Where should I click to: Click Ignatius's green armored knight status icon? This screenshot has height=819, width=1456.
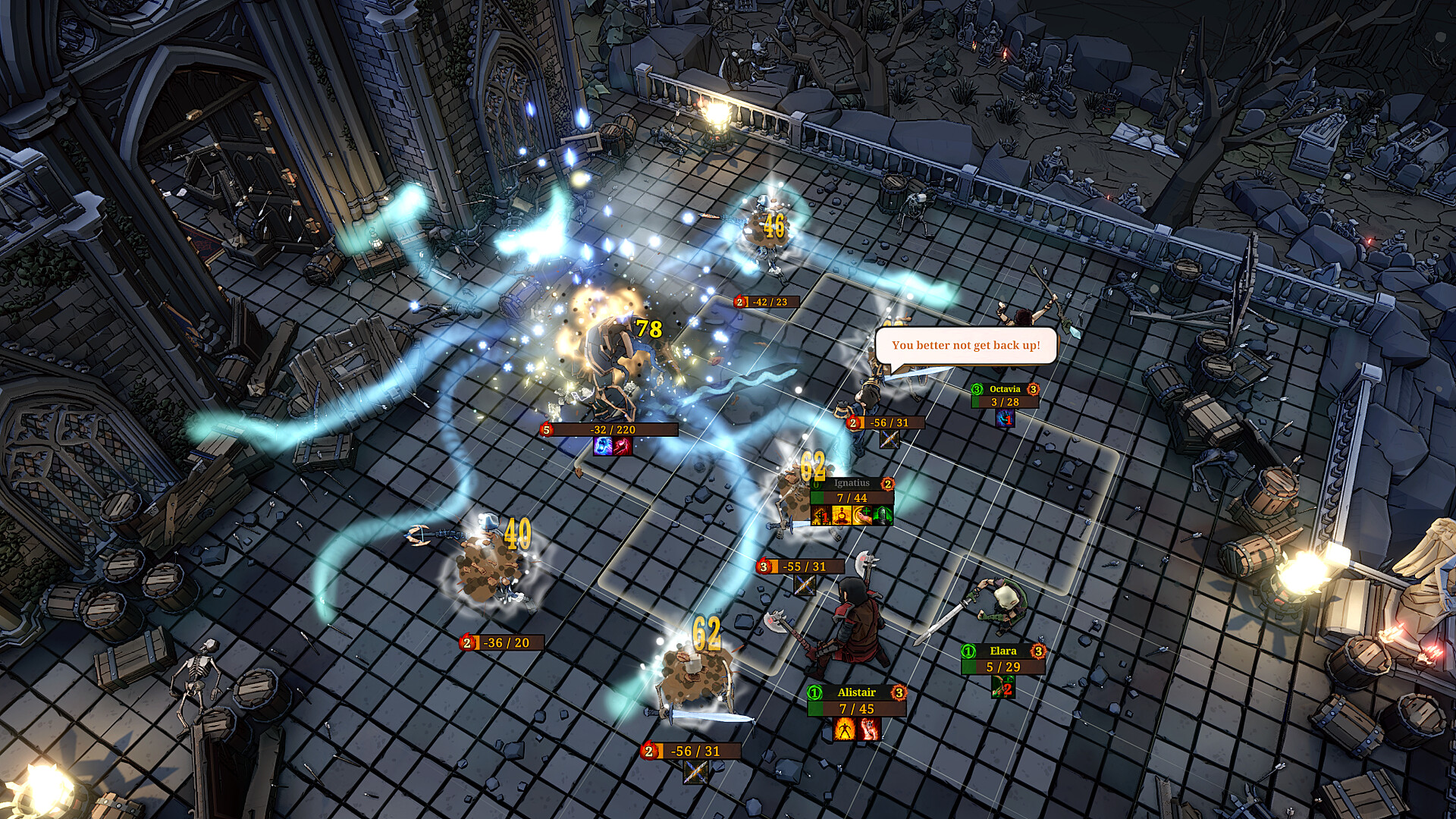[x=883, y=516]
